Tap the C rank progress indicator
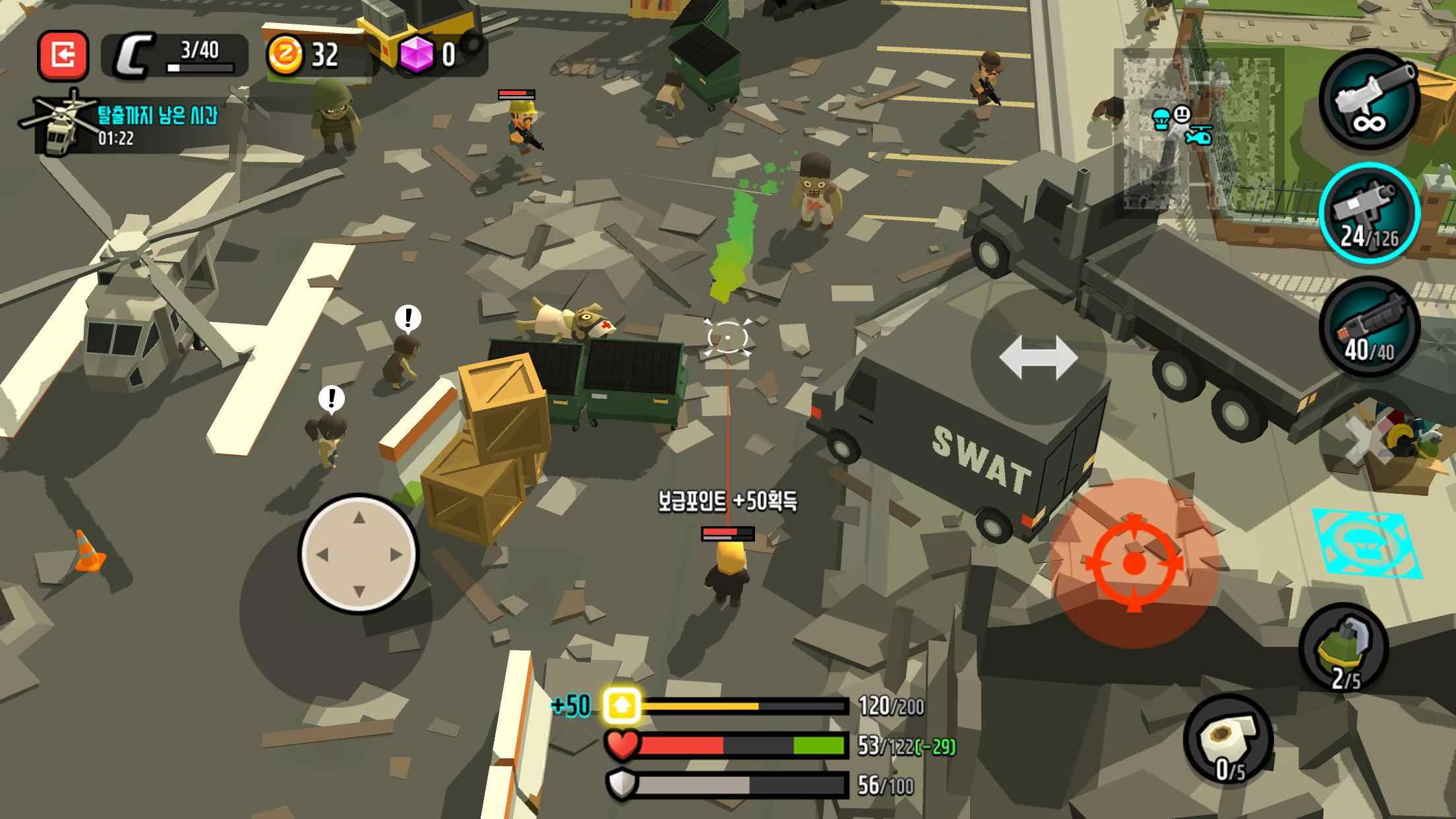The image size is (1456, 819). pyautogui.click(x=175, y=55)
